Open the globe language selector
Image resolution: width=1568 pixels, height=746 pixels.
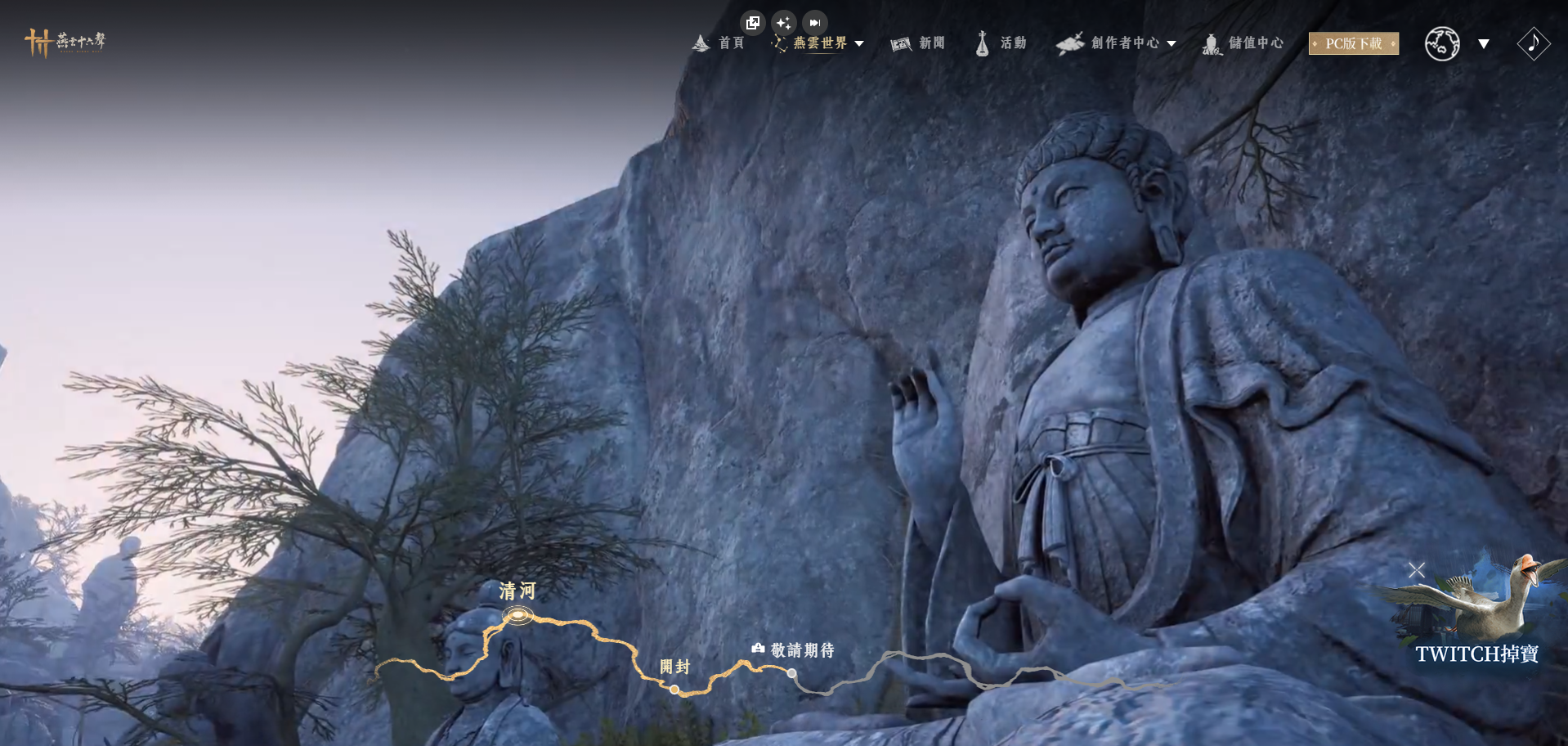1443,43
